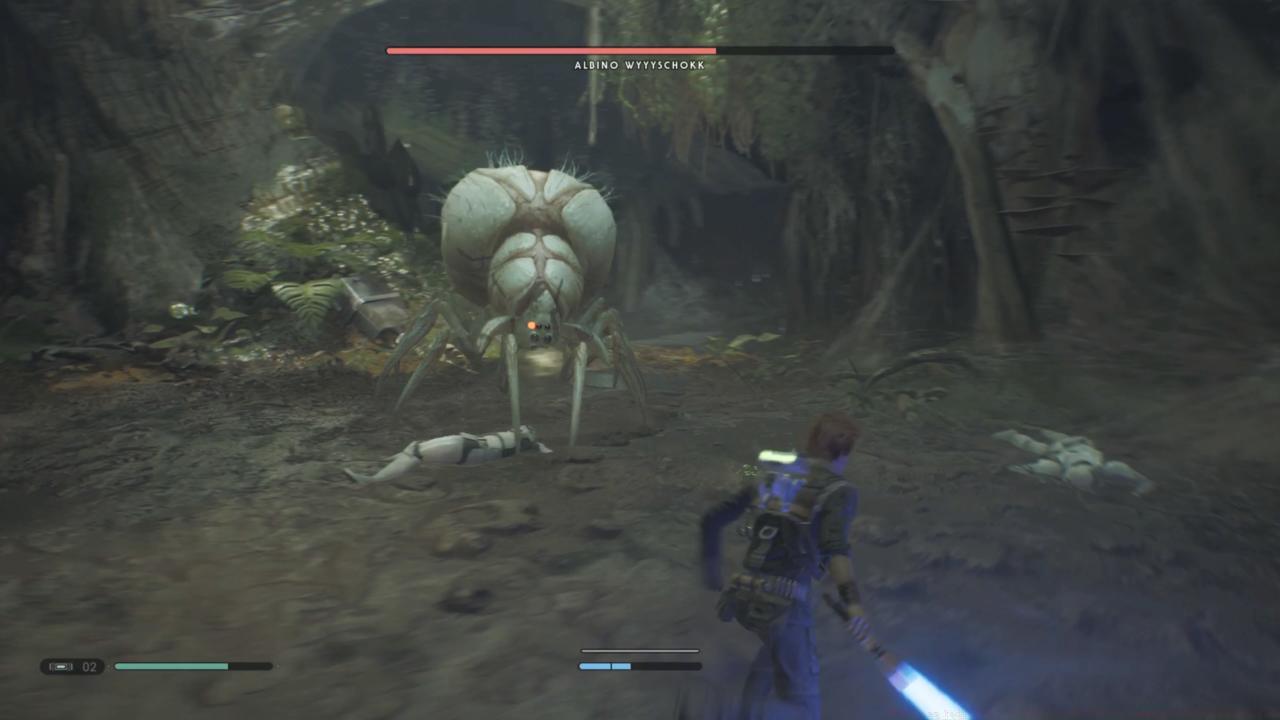The image size is (1280, 720).
Task: Select the boss health bar
Action: pos(640,50)
